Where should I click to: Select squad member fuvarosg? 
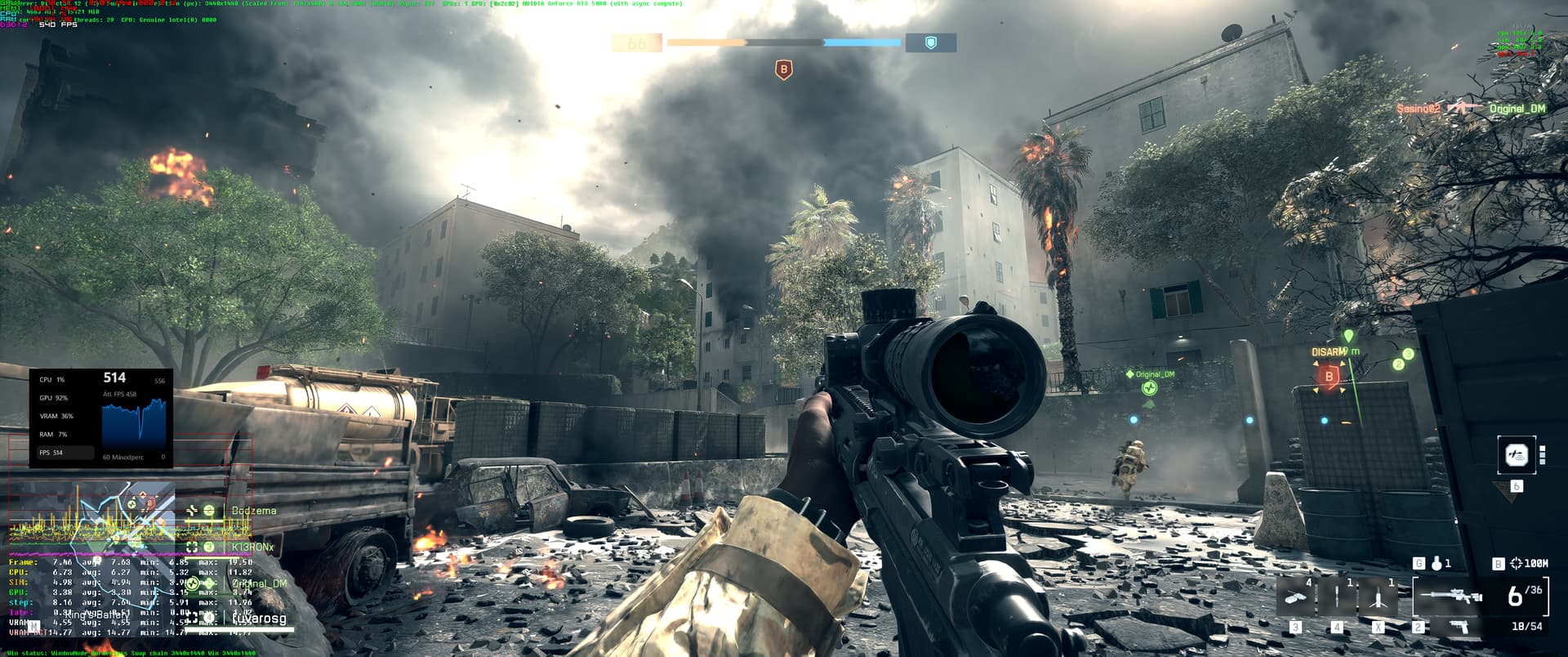point(259,619)
